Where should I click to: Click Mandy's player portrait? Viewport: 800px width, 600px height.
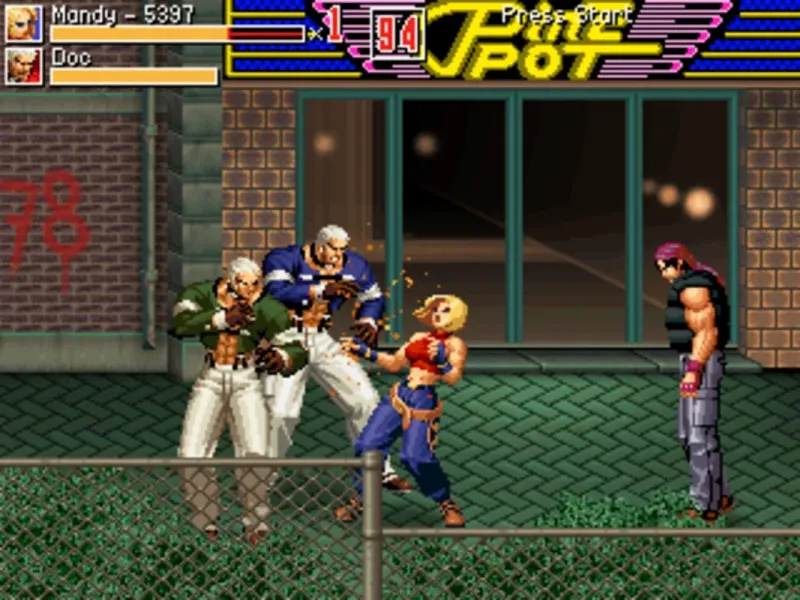24,23
